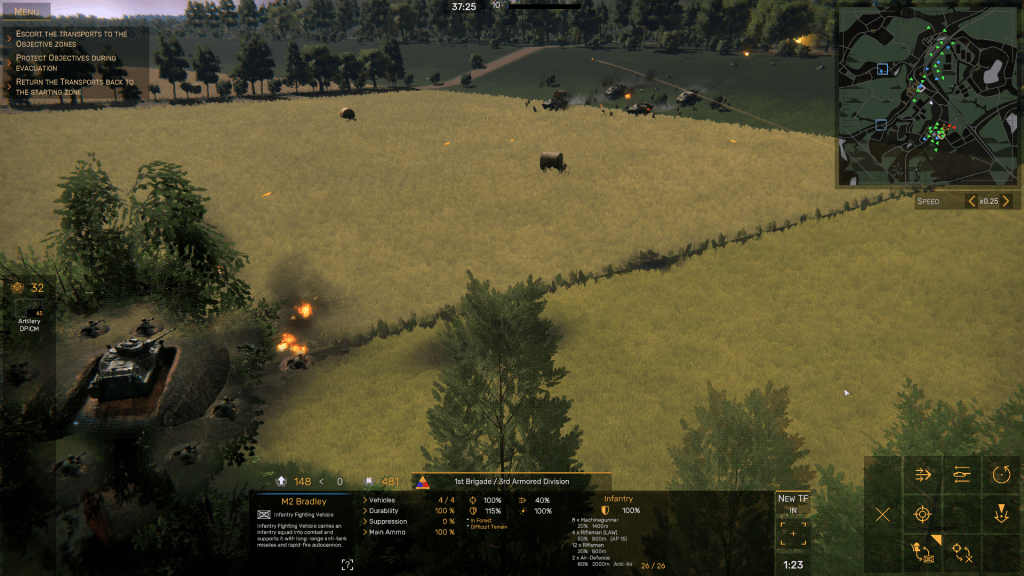Image resolution: width=1024 pixels, height=576 pixels.
Task: Open the Menu in the top-left corner
Action: [x=27, y=11]
